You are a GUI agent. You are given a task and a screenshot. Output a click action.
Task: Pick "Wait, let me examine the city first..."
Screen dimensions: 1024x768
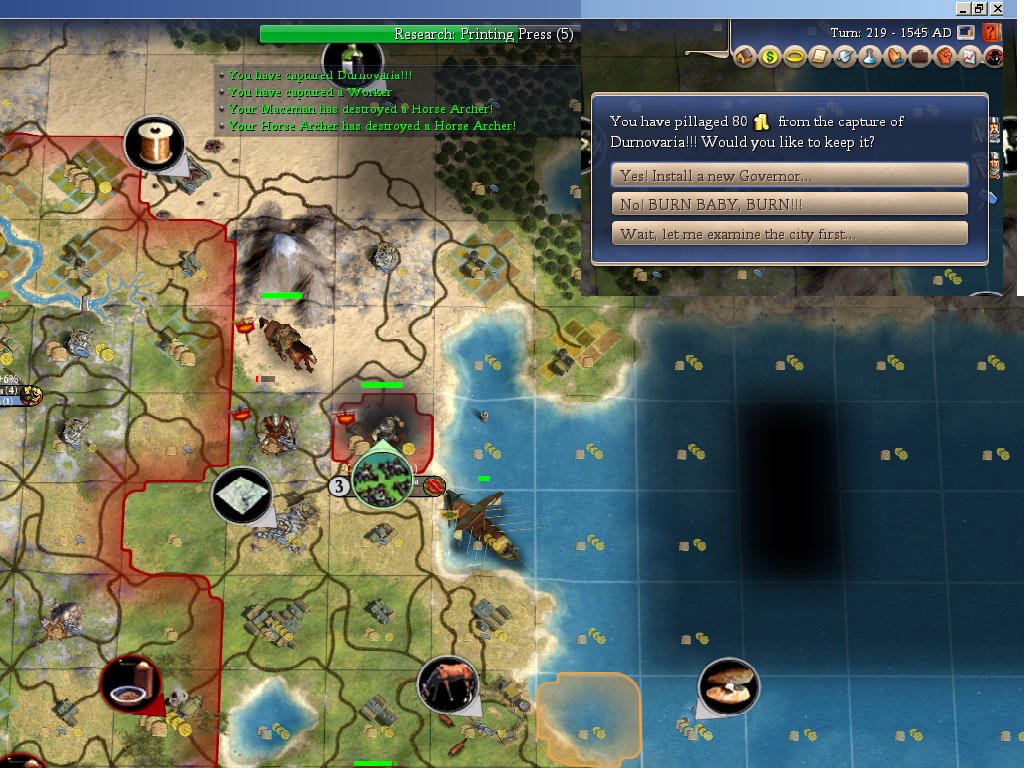(x=789, y=234)
